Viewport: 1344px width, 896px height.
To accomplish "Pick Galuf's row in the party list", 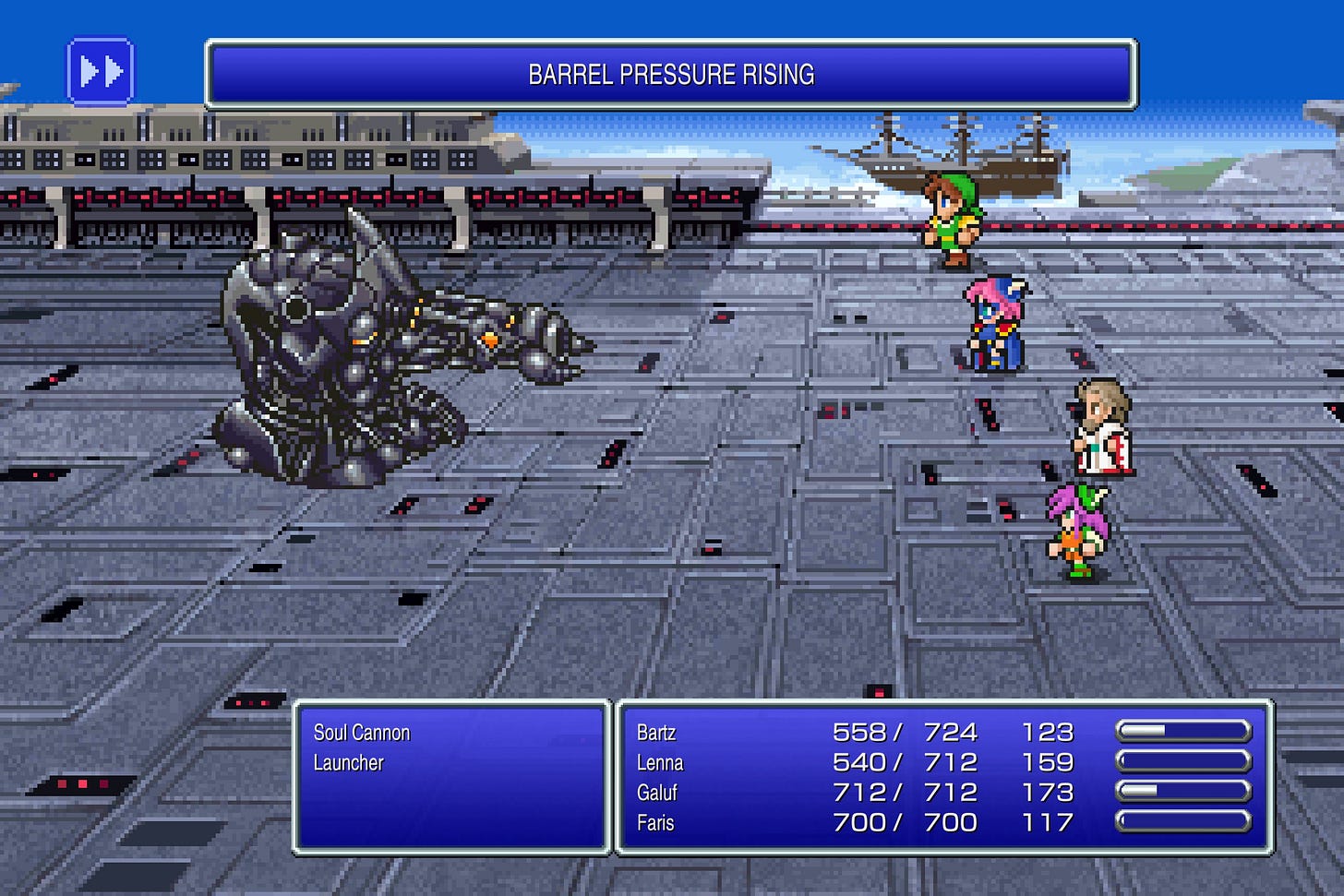I will click(x=656, y=793).
